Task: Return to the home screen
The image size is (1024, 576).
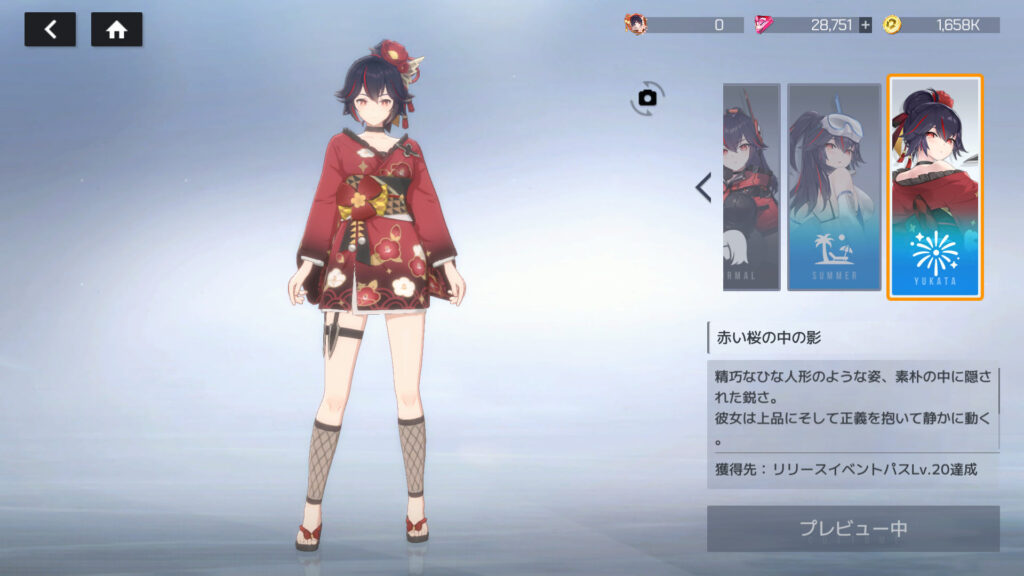Action: pos(116,30)
